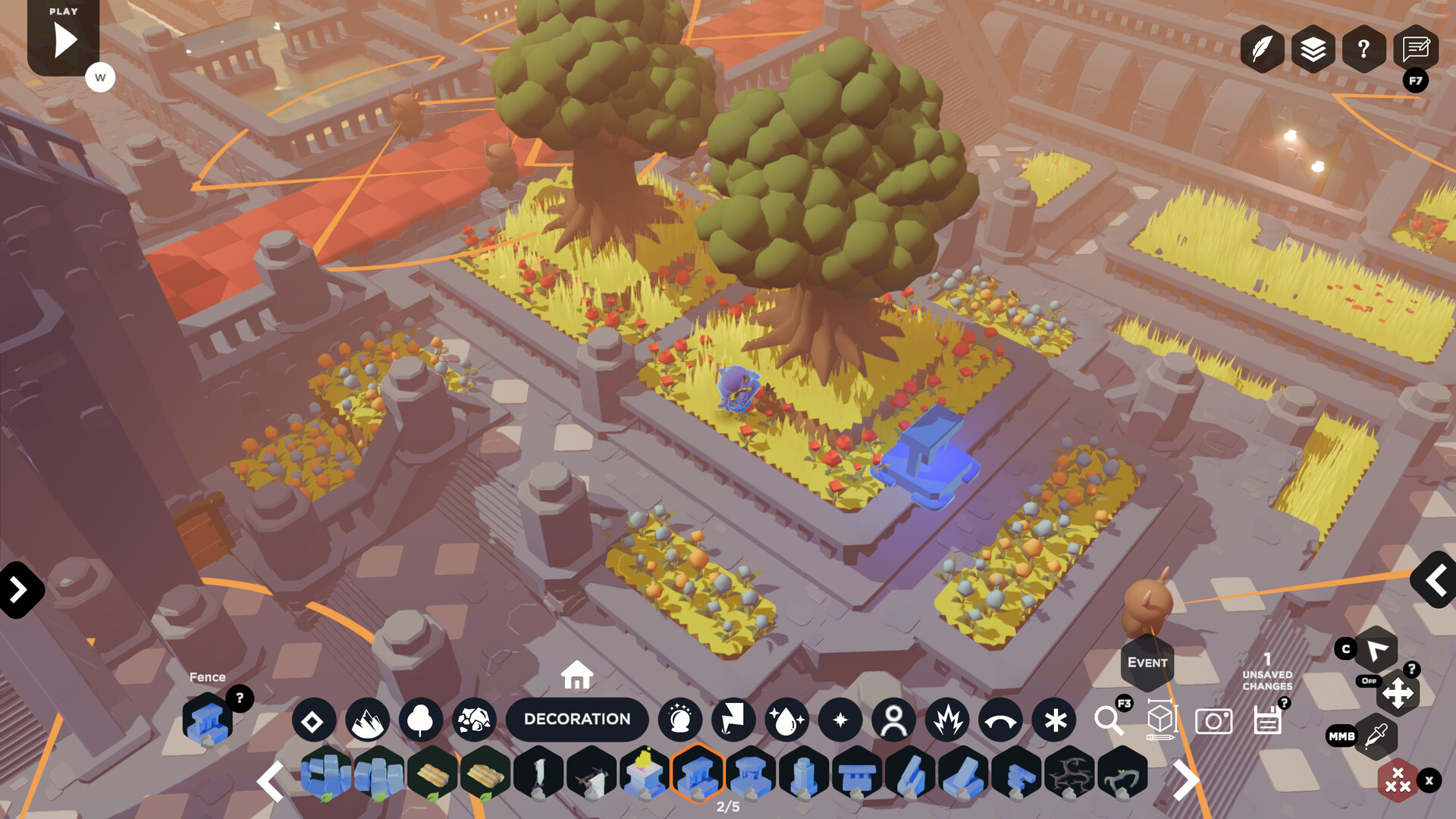Viewport: 1456px width, 819px height.
Task: Open the Characters person category icon
Action: tap(894, 720)
